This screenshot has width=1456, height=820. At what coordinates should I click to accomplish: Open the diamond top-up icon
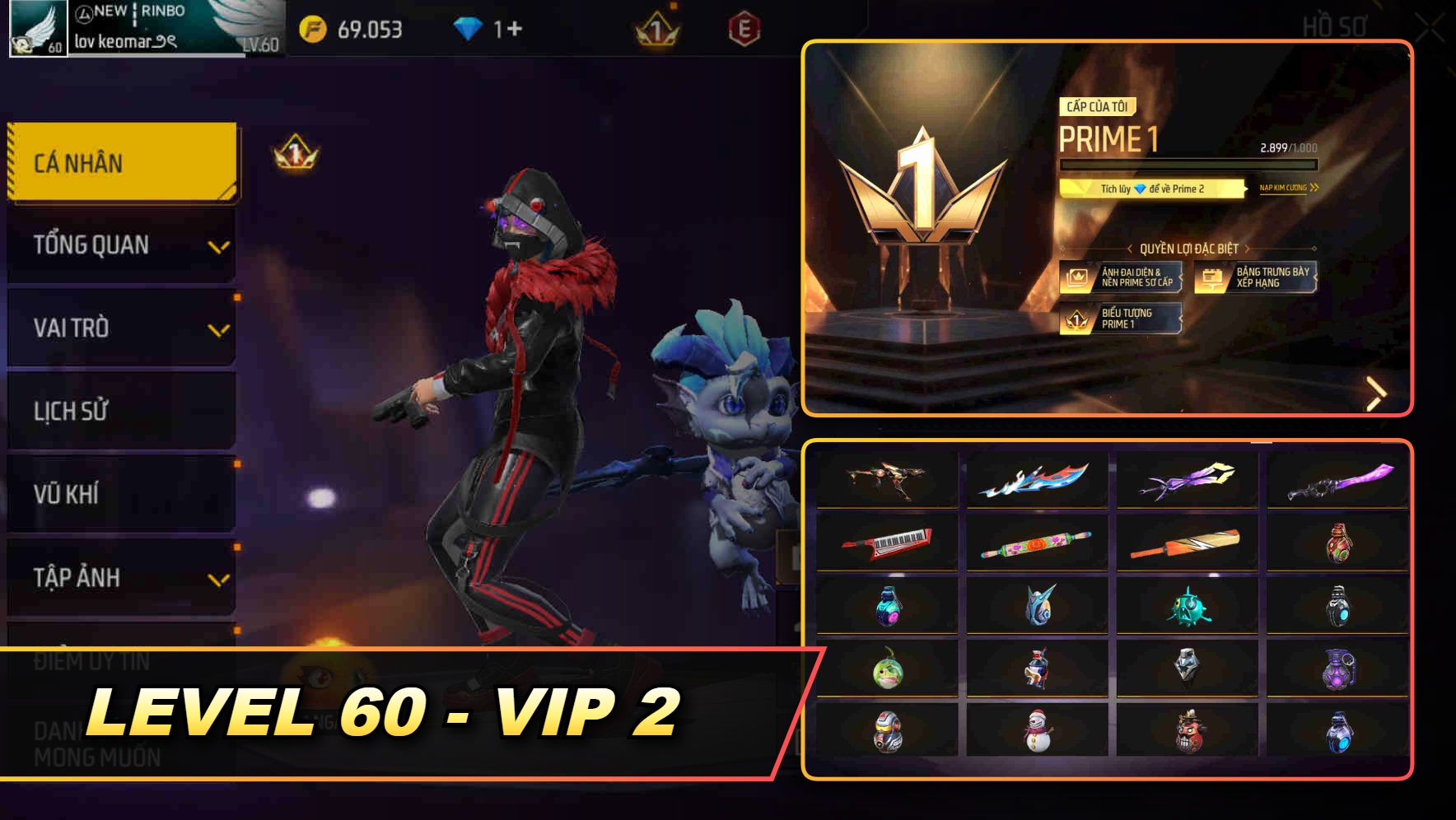[469, 26]
